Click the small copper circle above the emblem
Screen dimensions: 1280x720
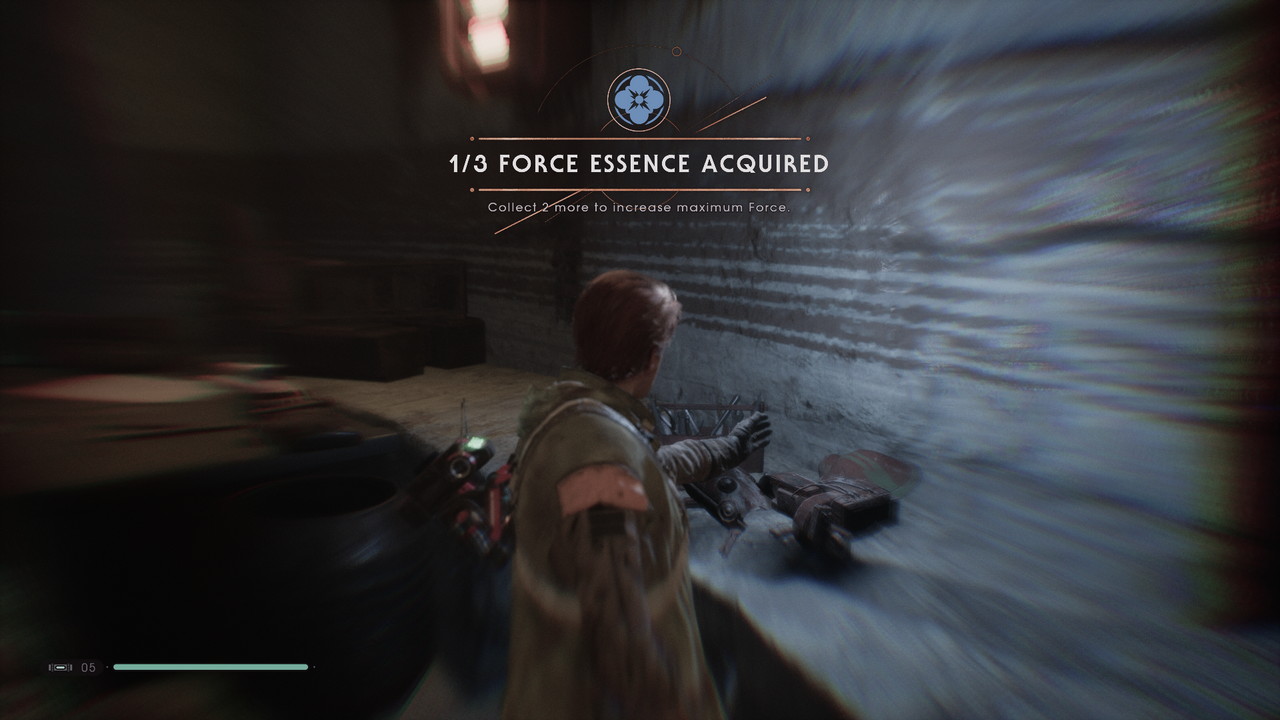(675, 52)
